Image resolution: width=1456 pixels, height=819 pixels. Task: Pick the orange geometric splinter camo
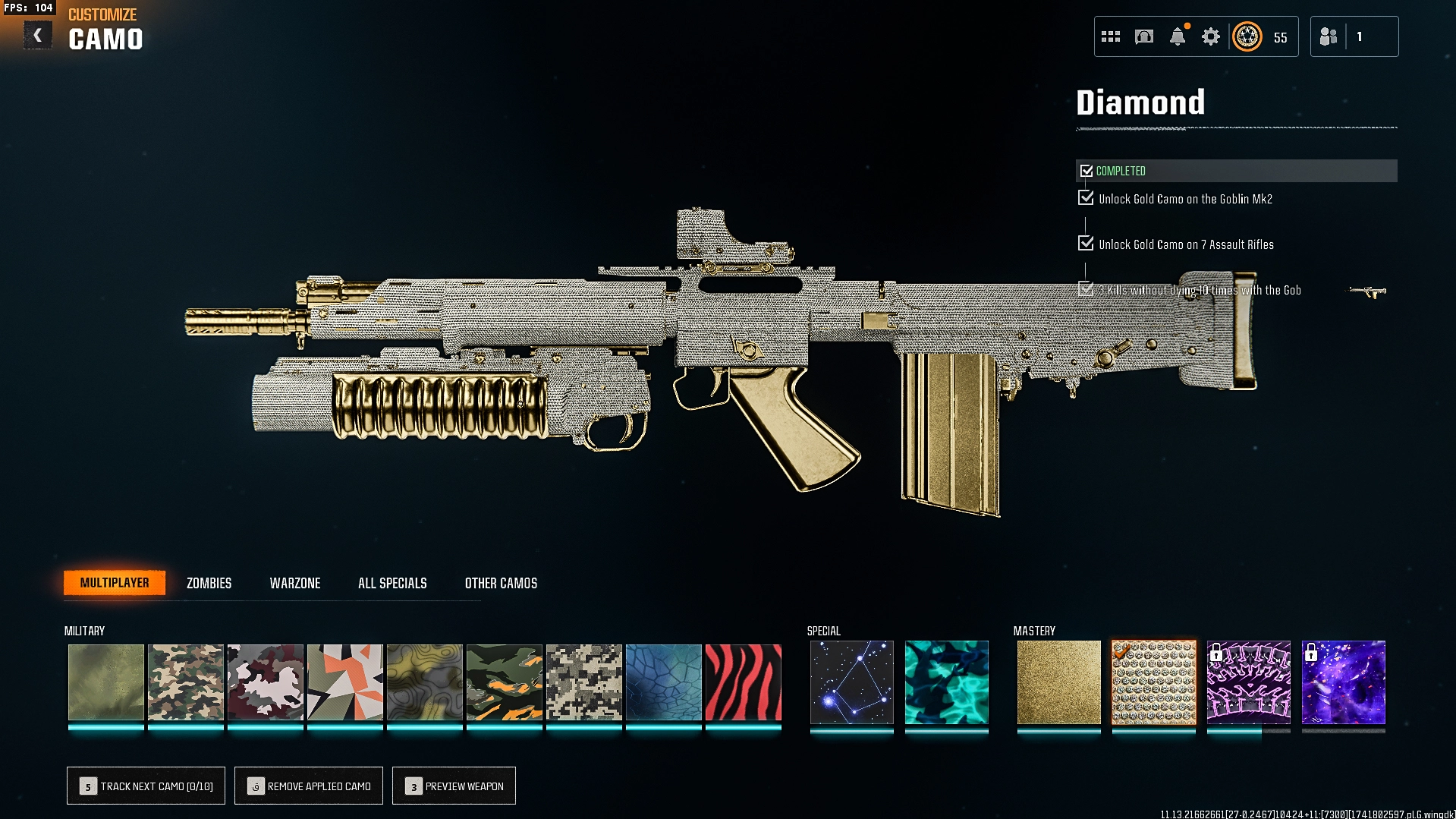coord(344,682)
